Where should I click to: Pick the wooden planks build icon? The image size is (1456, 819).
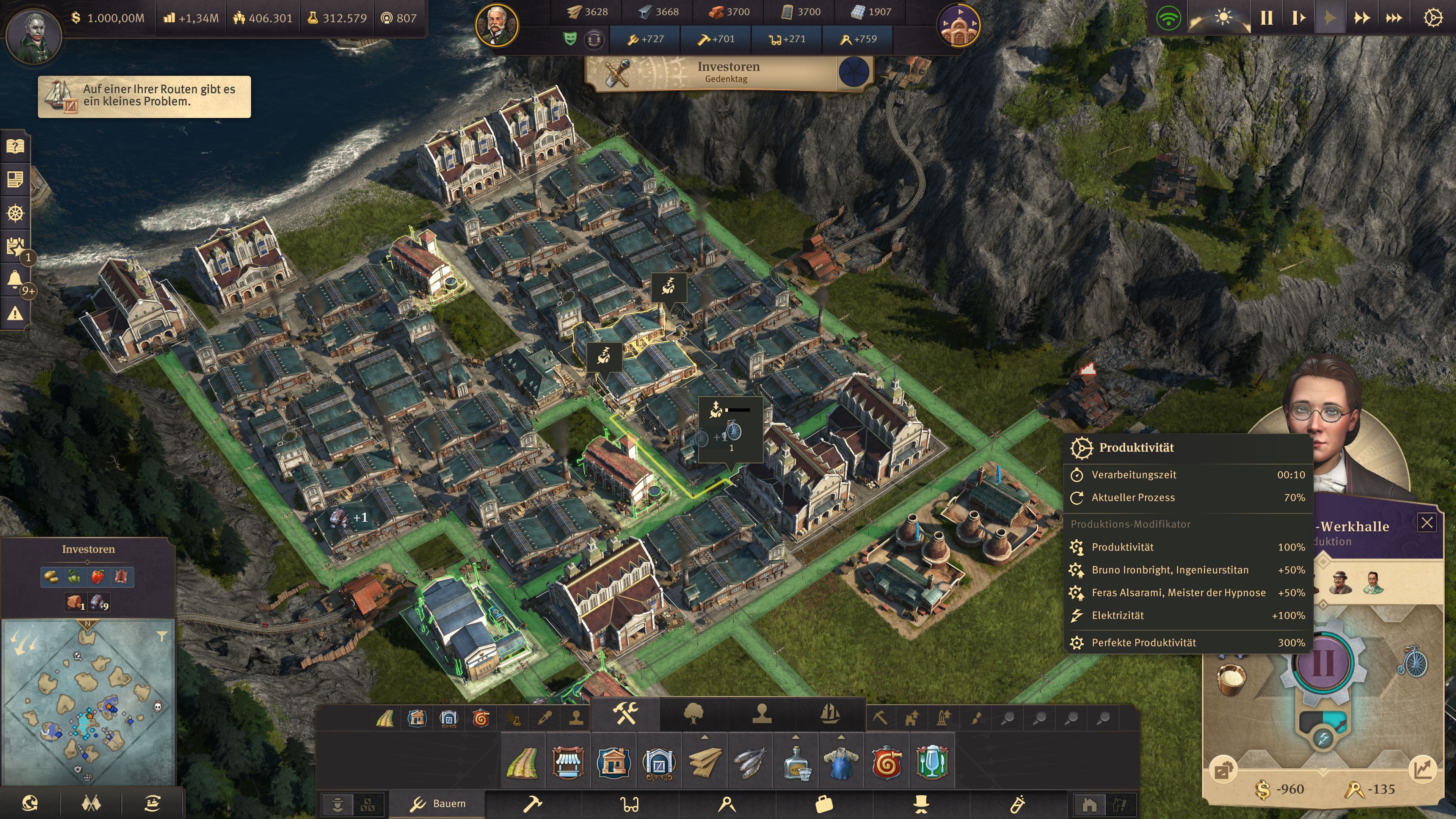705,762
